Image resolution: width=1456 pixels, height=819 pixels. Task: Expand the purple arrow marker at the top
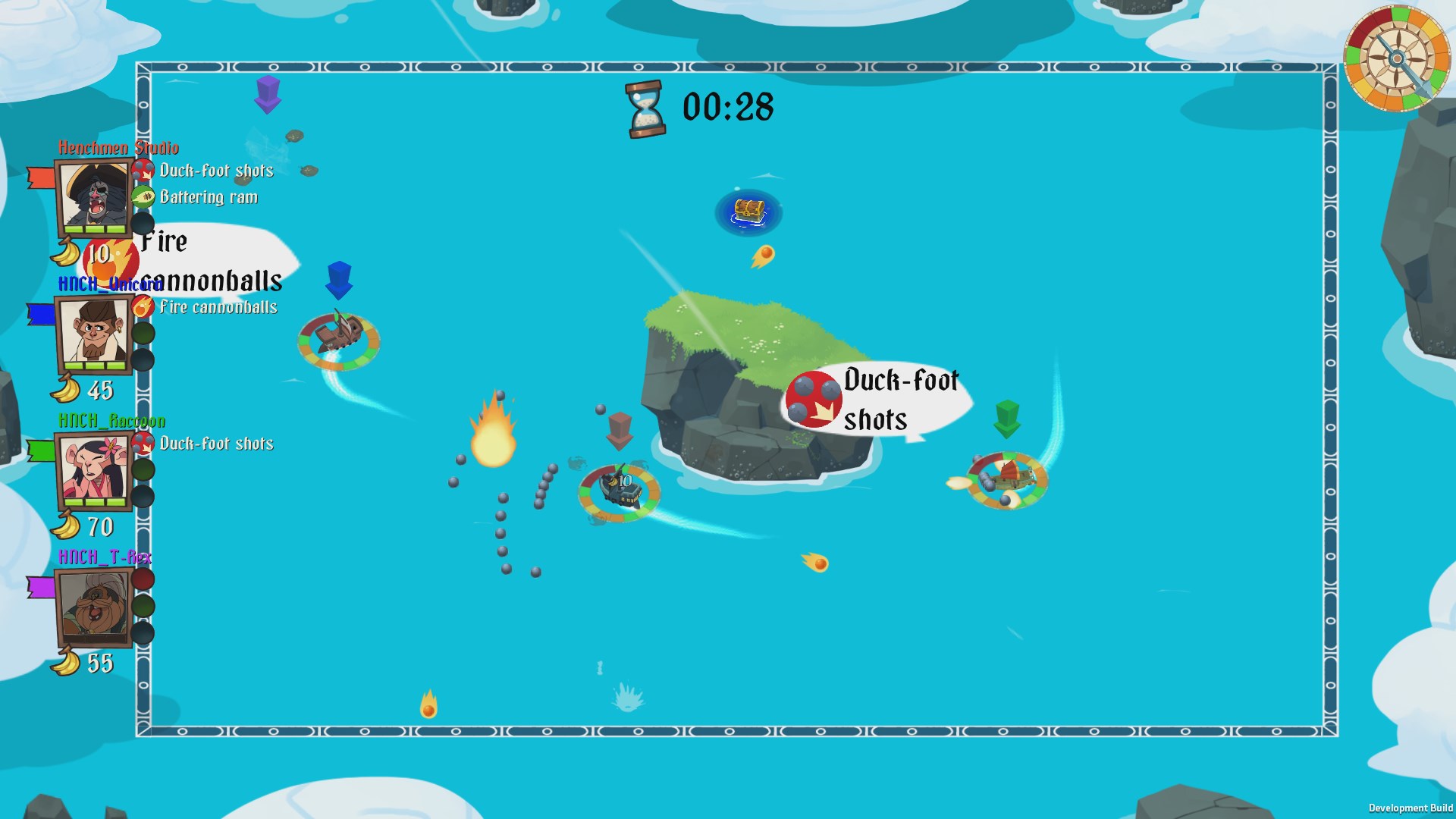pyautogui.click(x=267, y=95)
